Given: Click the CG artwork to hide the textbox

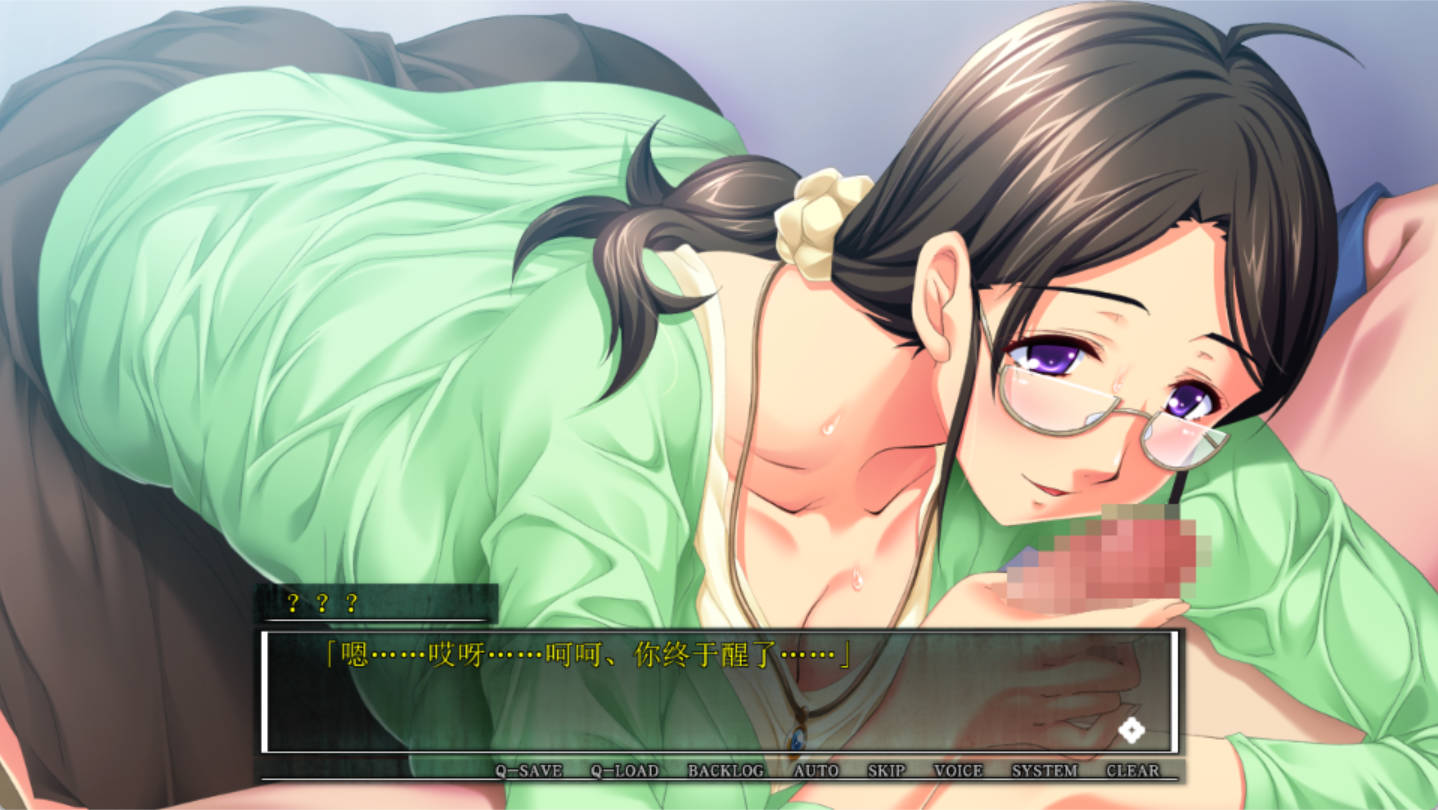Looking at the screenshot, I should click(x=700, y=300).
